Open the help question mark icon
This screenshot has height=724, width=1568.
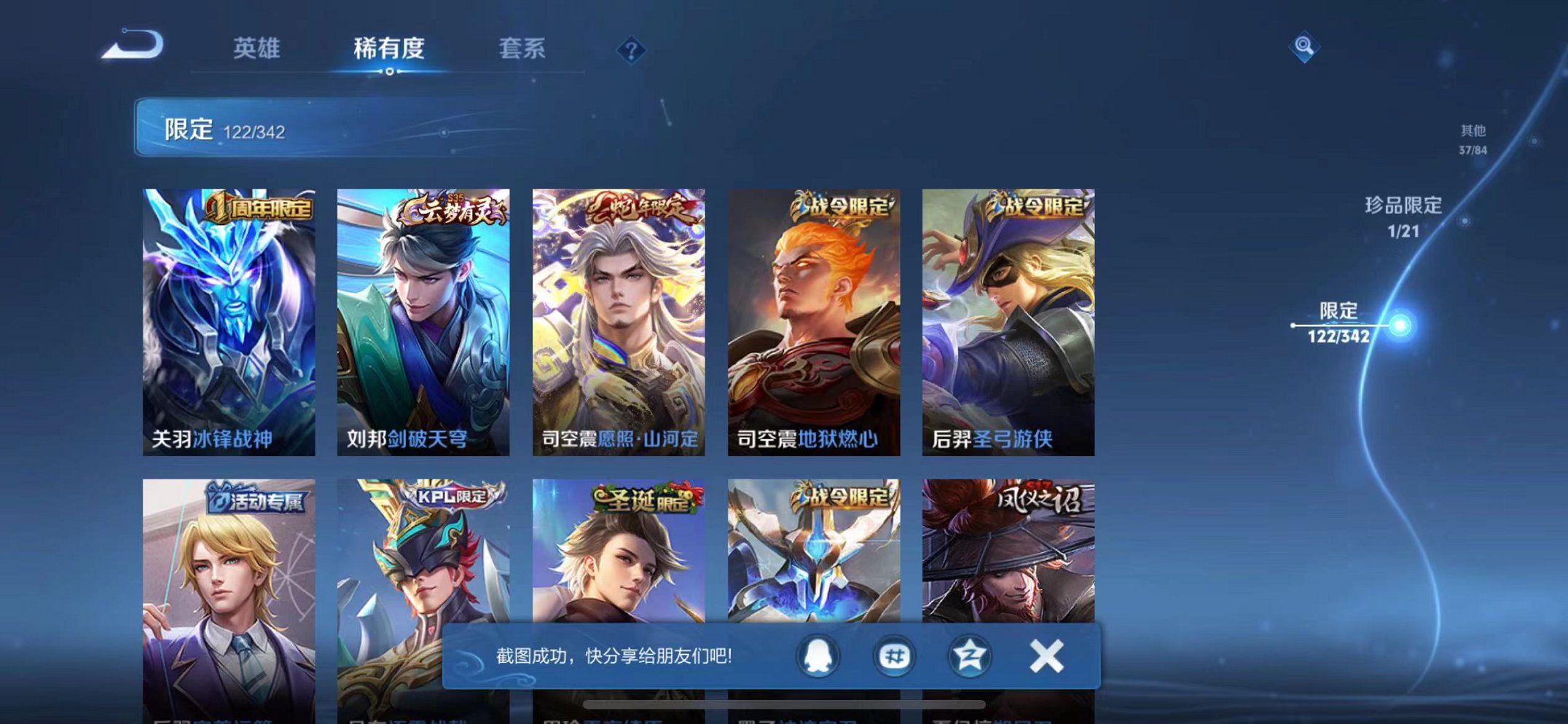click(x=631, y=50)
